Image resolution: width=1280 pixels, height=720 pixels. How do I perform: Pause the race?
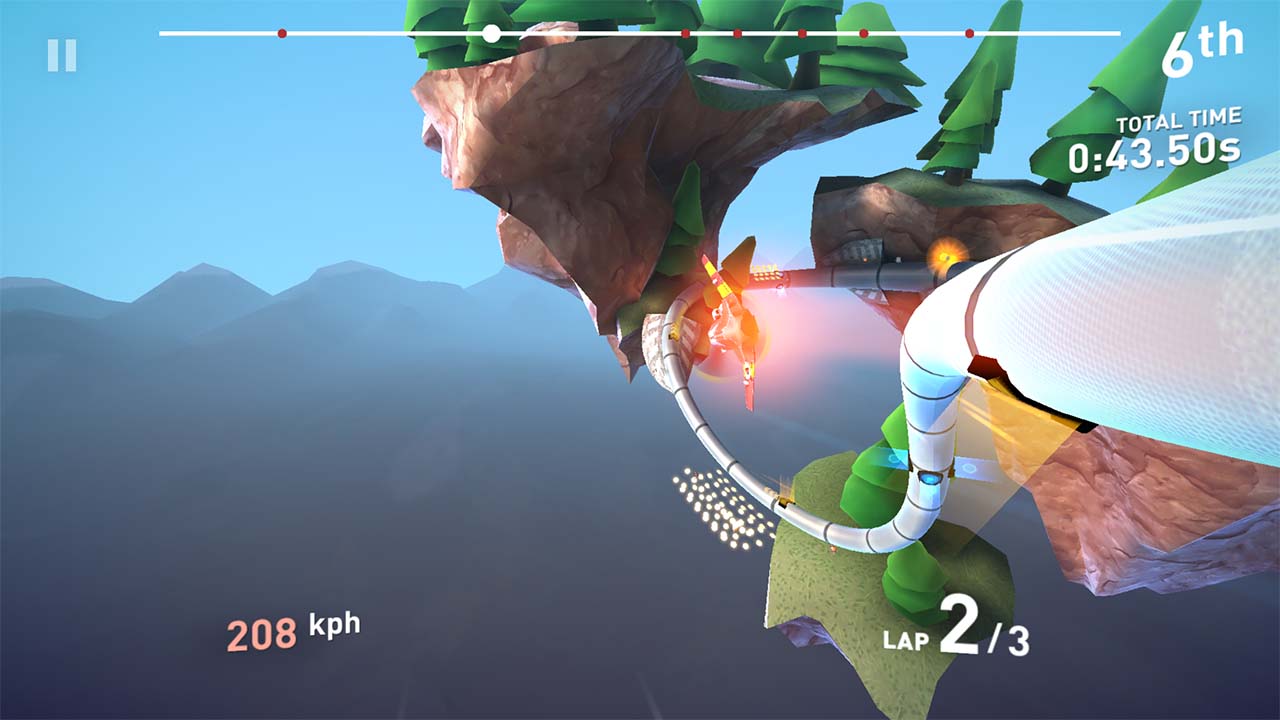63,55
